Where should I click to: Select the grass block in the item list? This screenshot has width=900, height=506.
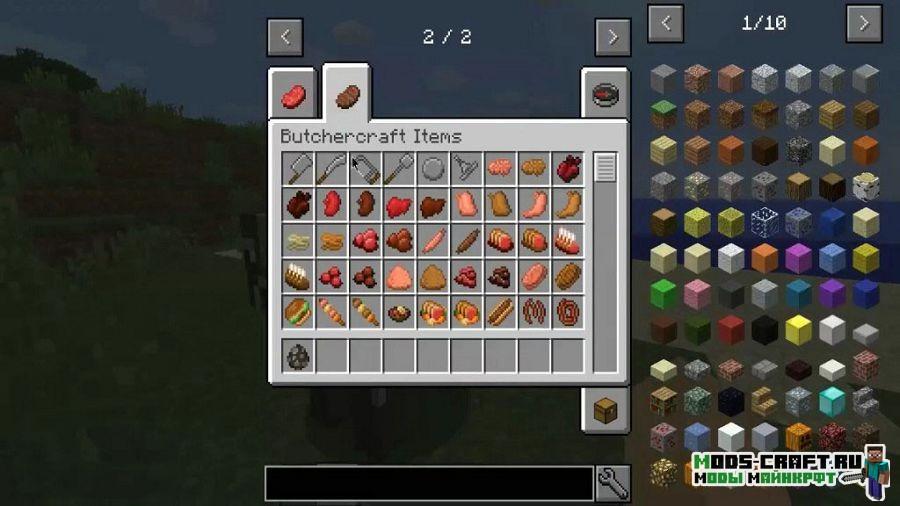(664, 114)
